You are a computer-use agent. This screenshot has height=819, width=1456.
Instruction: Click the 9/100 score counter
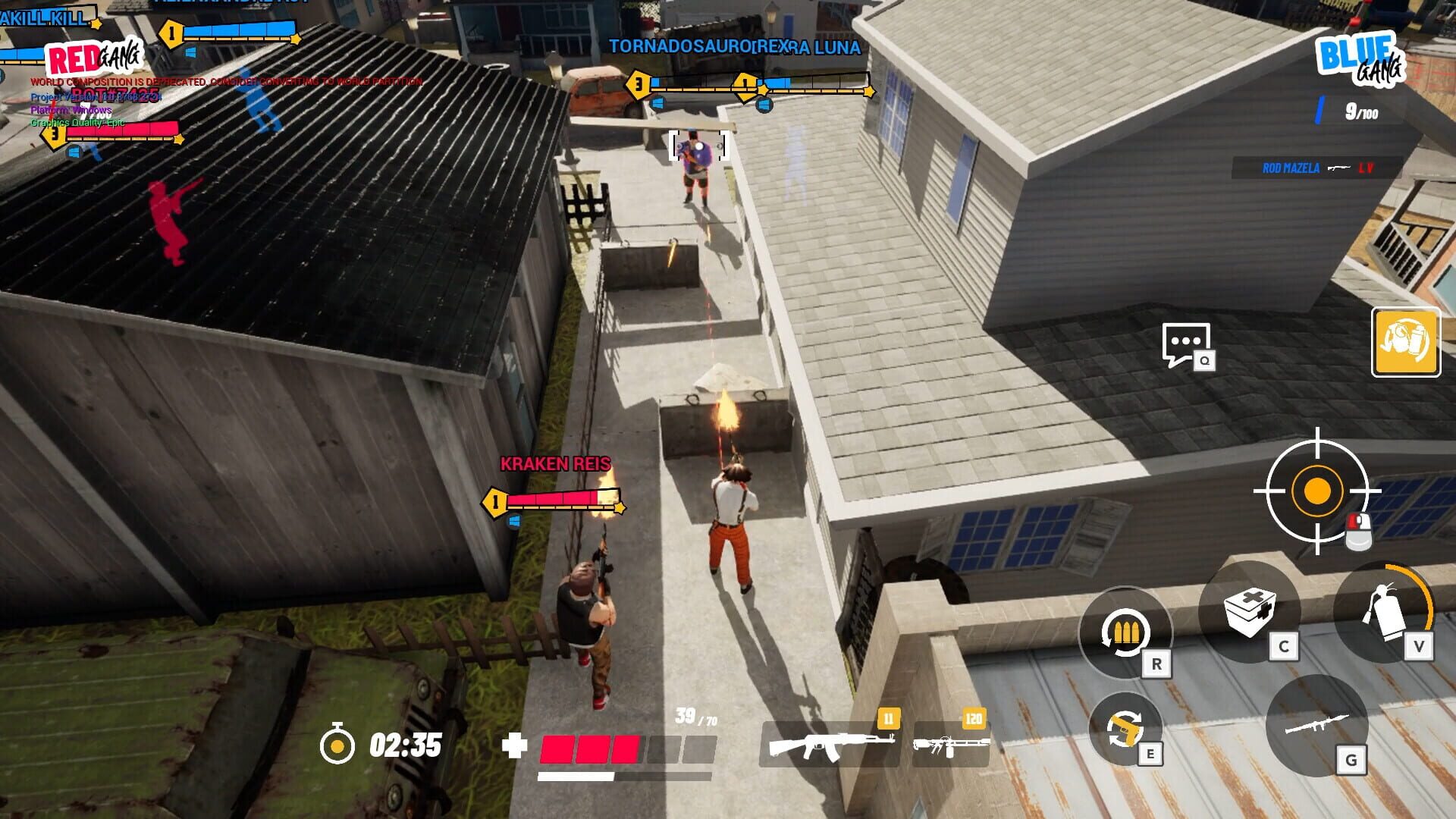click(x=1360, y=111)
